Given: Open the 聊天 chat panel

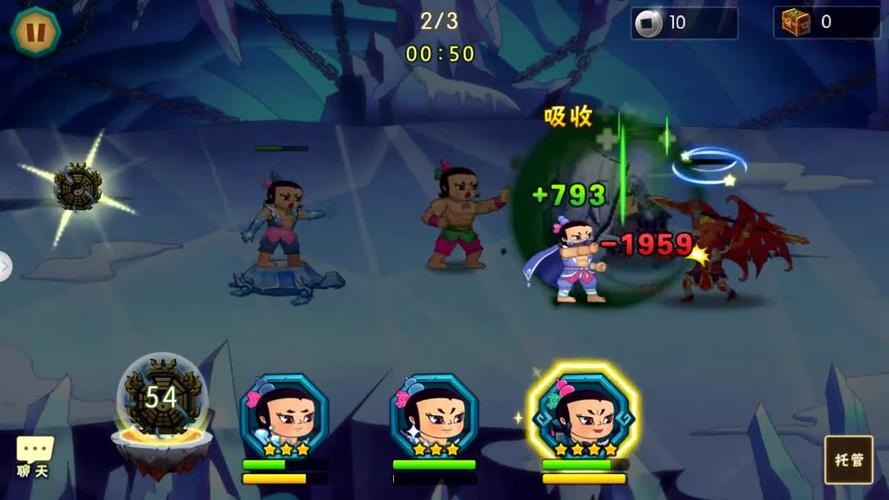Looking at the screenshot, I should (34, 457).
